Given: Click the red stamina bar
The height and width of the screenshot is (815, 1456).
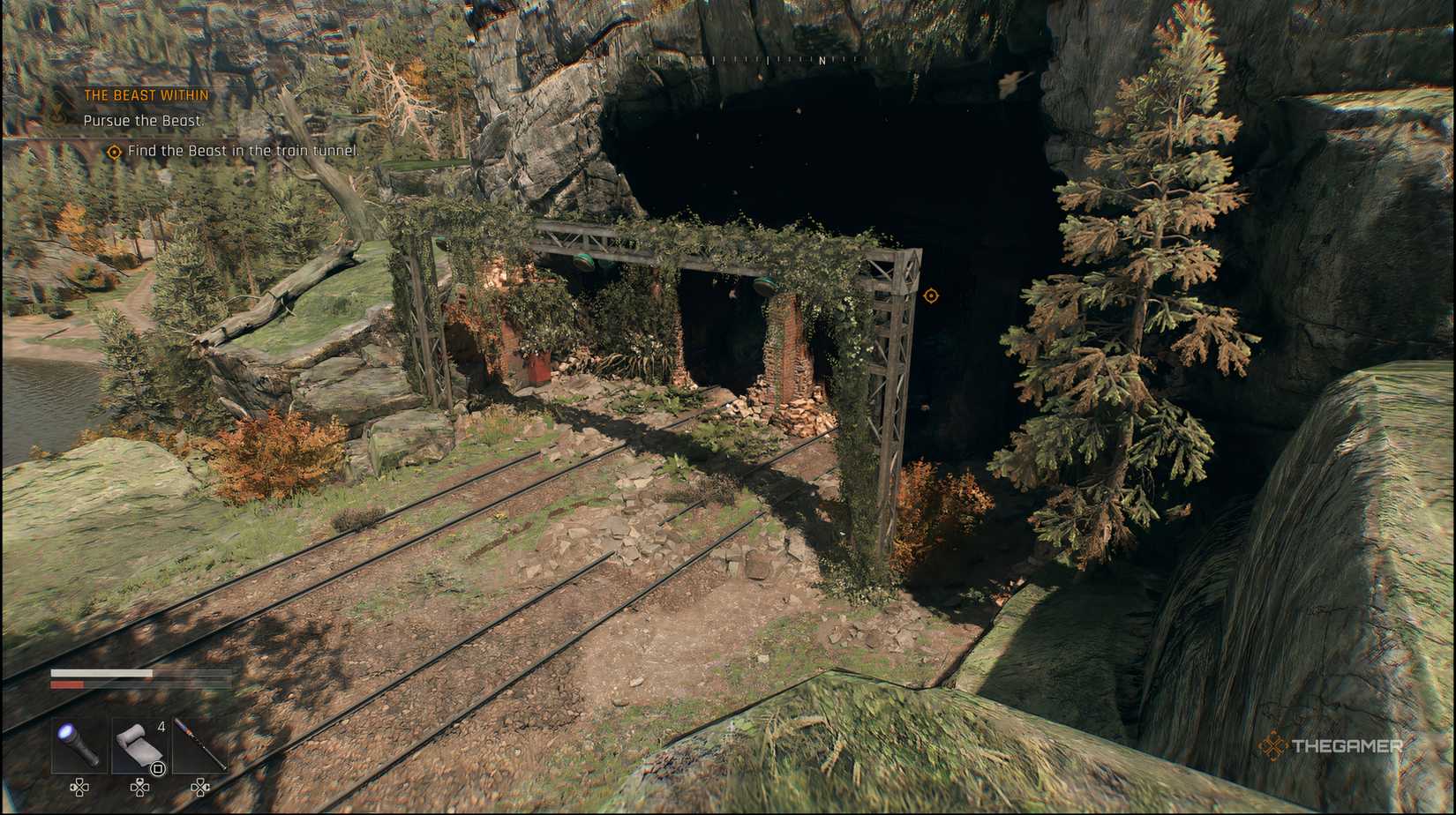Looking at the screenshot, I should pos(67,684).
